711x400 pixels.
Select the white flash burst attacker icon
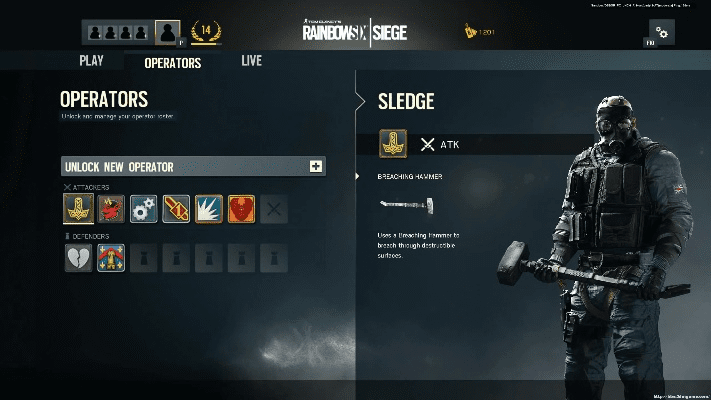[209, 208]
